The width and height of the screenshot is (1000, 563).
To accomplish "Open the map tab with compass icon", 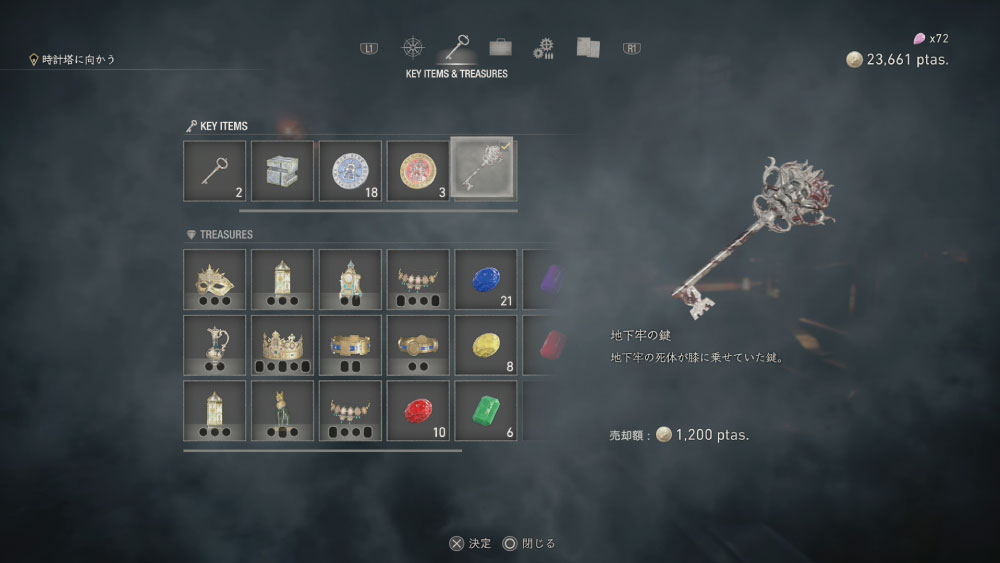I will click(413, 47).
